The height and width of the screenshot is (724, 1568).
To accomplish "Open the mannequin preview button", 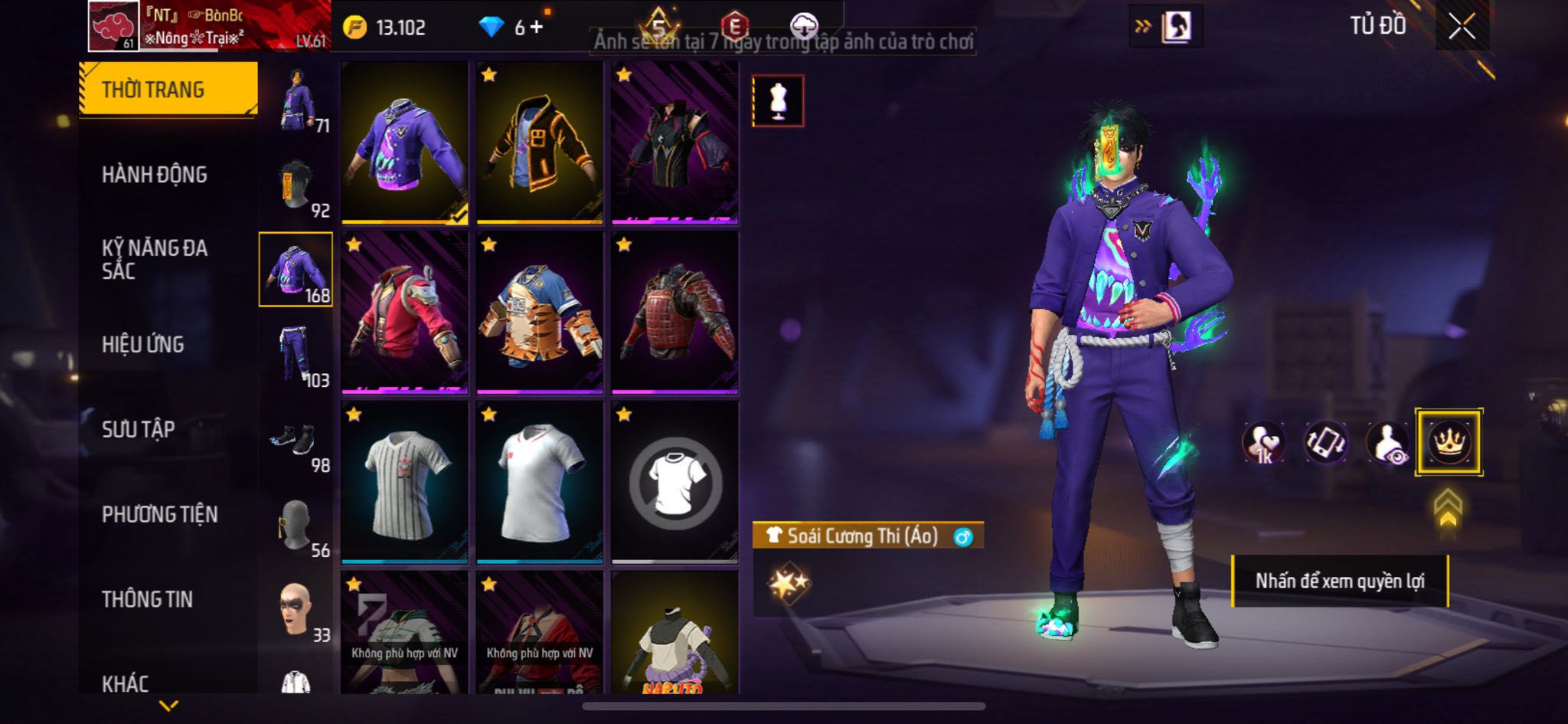I will tap(778, 100).
